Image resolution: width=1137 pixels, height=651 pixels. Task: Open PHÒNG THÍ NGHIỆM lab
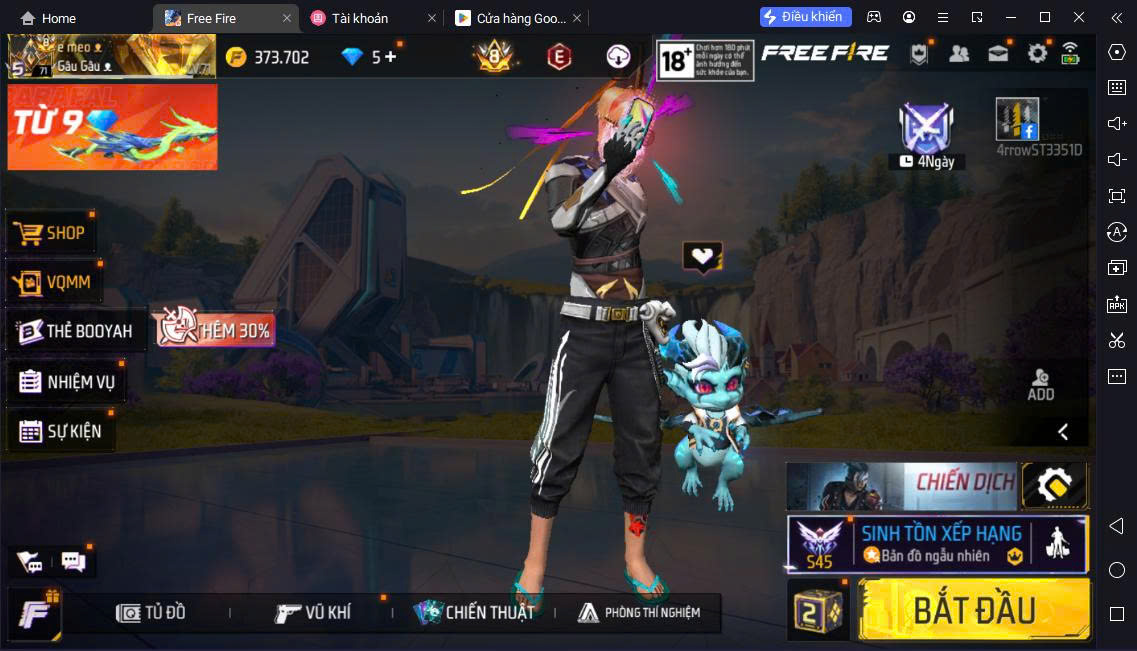[639, 612]
